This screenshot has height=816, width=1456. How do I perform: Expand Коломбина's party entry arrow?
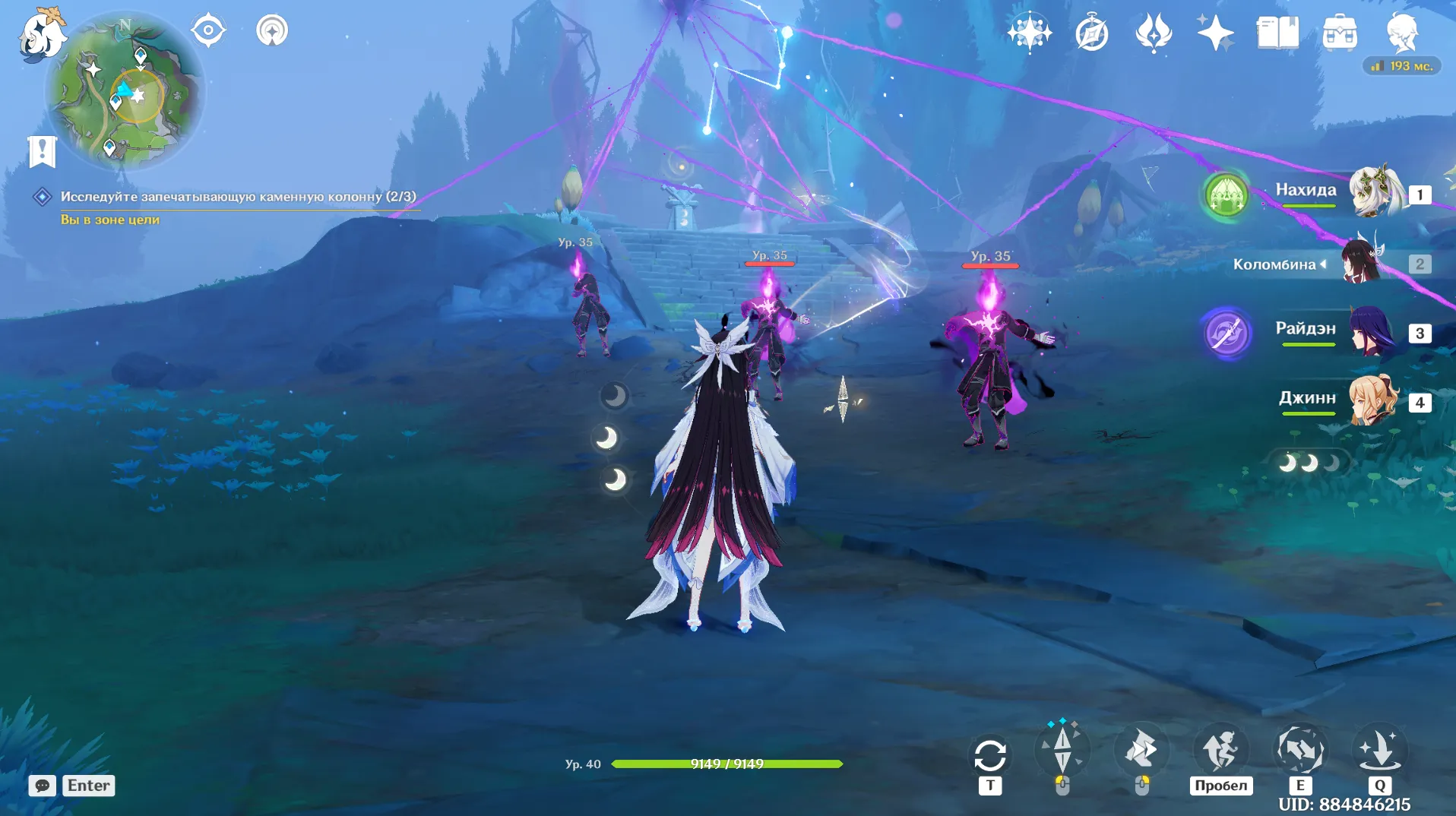1325,264
